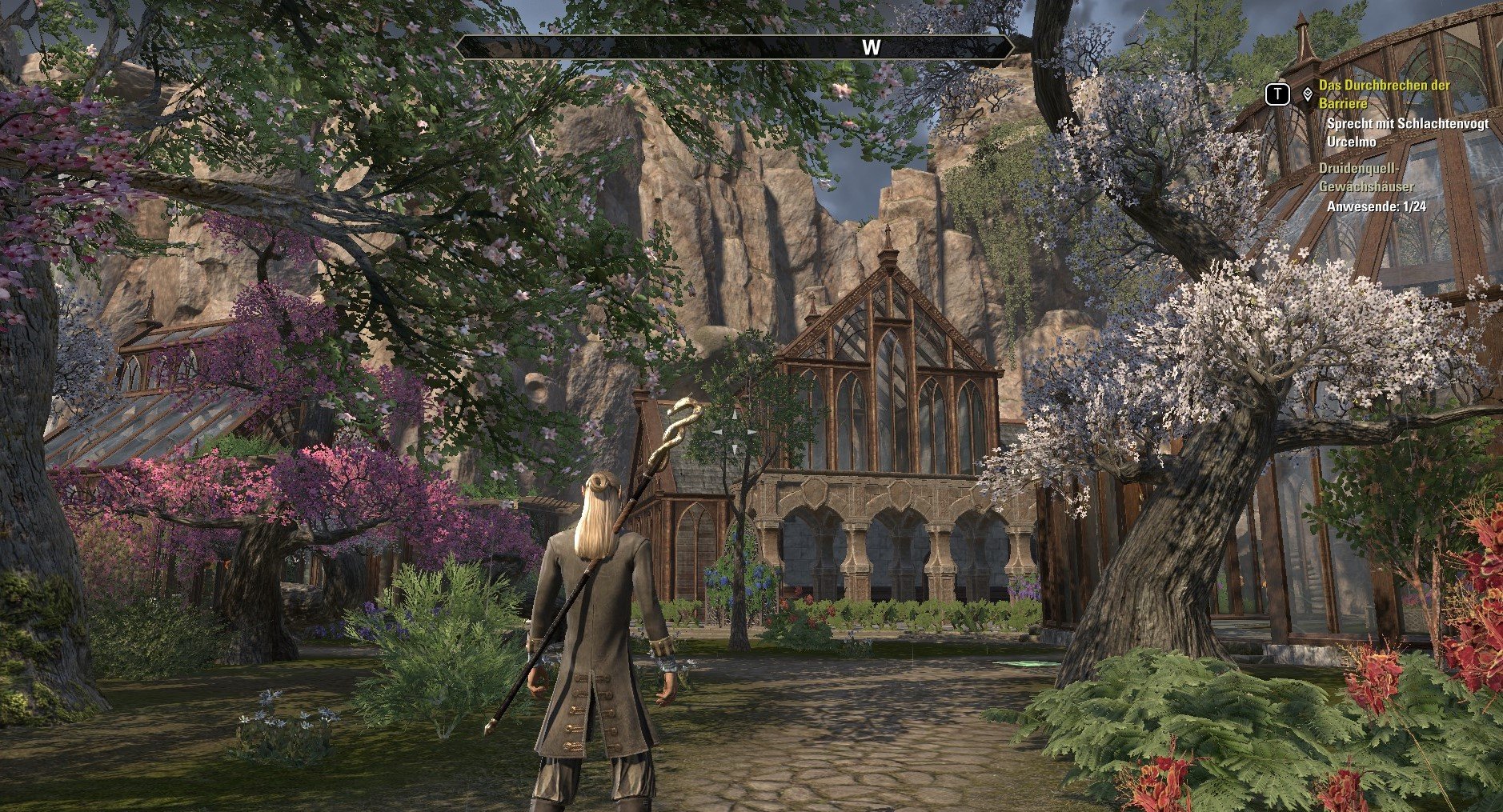Select the quest title "Das Durchbrechen der Barriere"
The width and height of the screenshot is (1503, 812).
coord(1383,94)
